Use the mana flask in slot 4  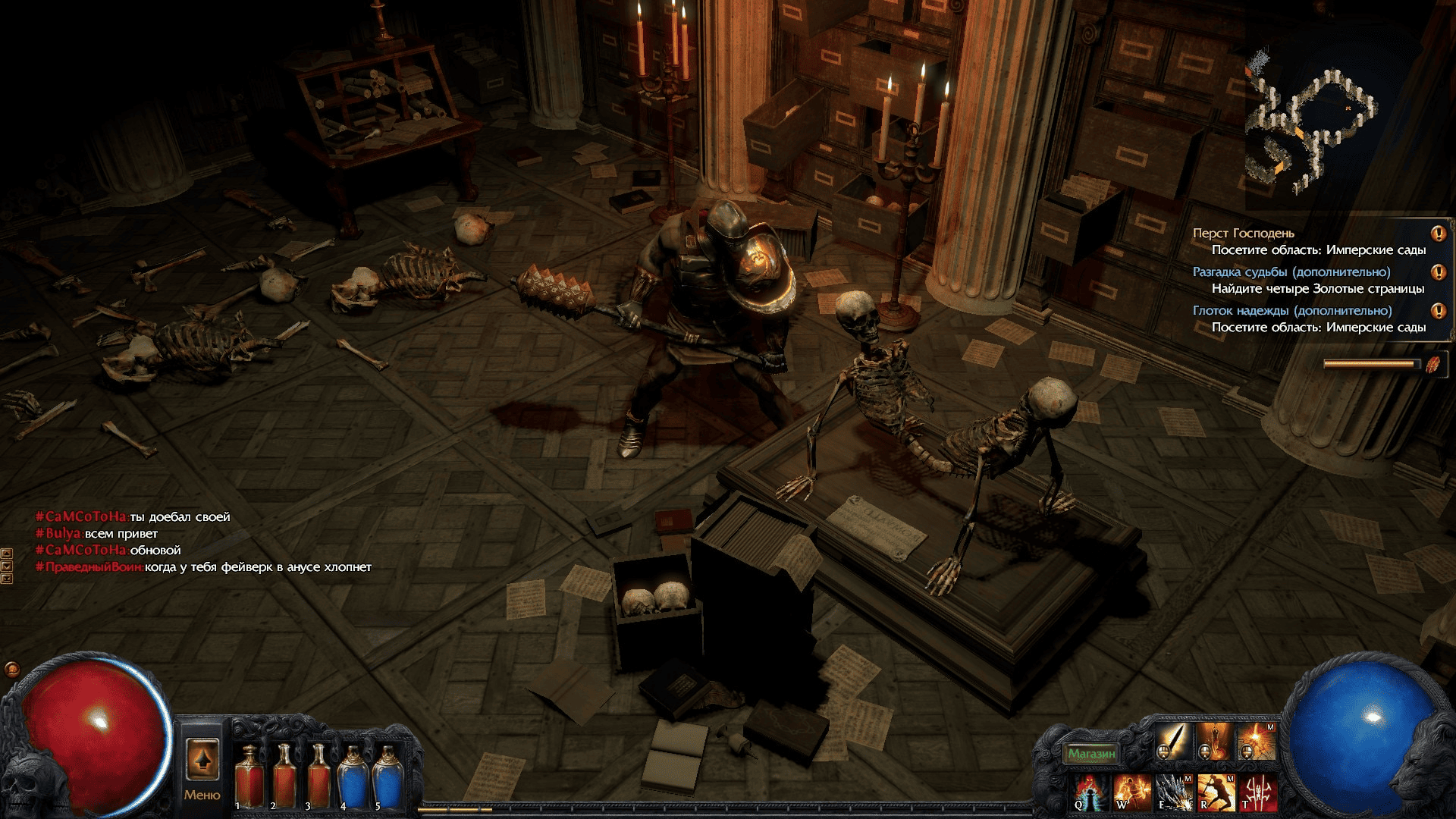(353, 775)
